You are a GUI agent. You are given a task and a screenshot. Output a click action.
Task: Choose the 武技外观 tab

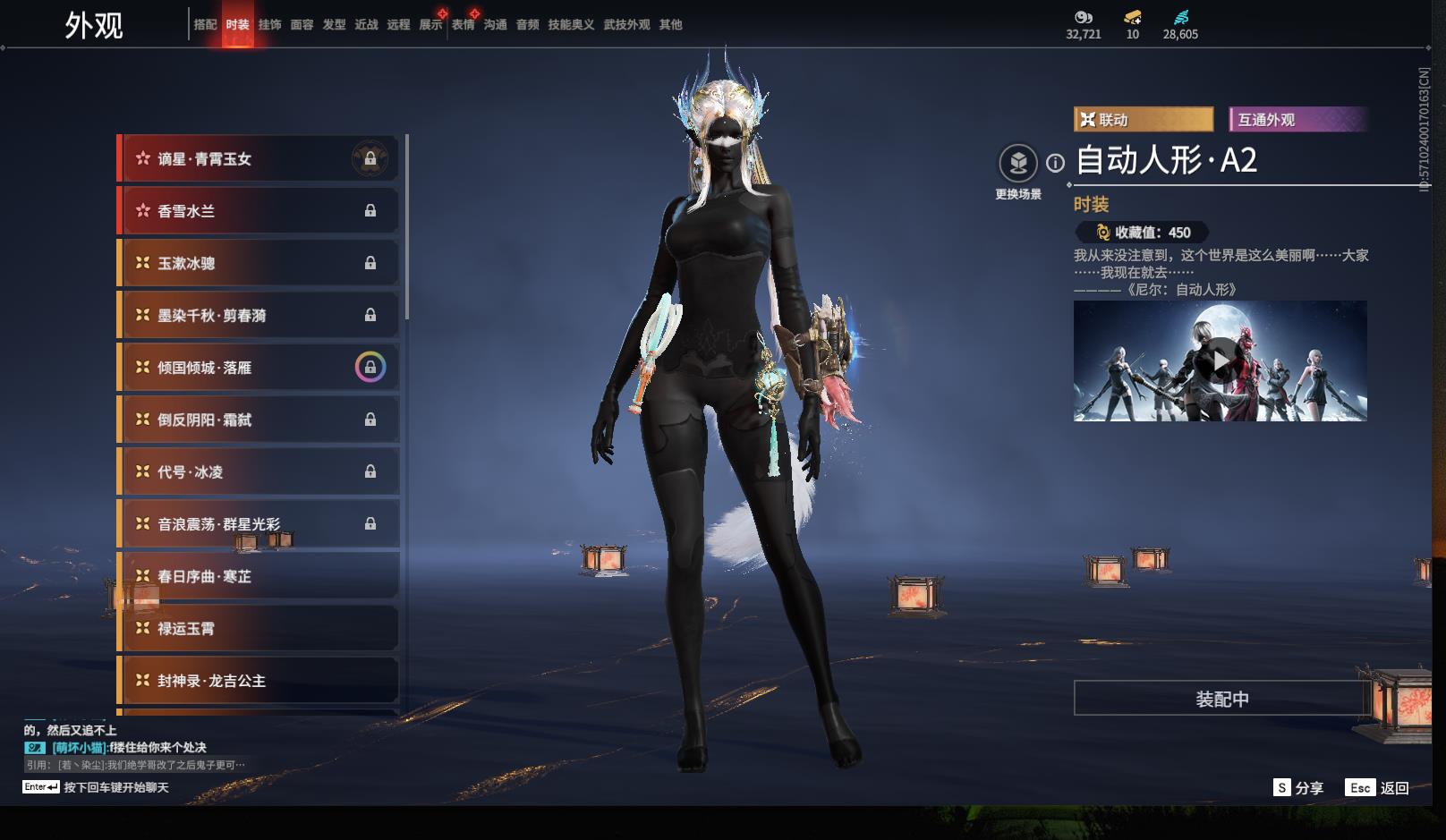pos(626,25)
